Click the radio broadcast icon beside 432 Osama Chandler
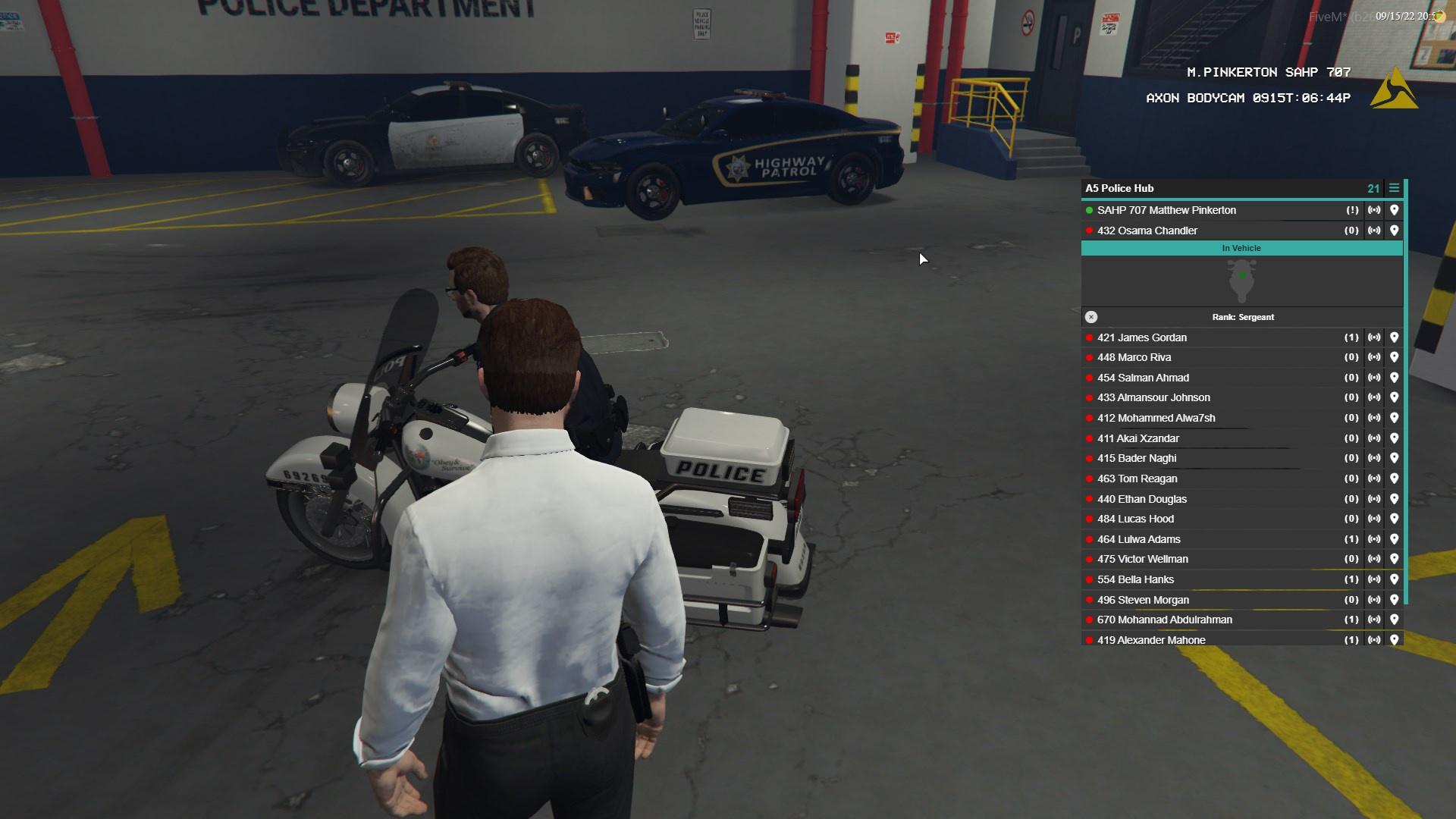 [x=1375, y=230]
